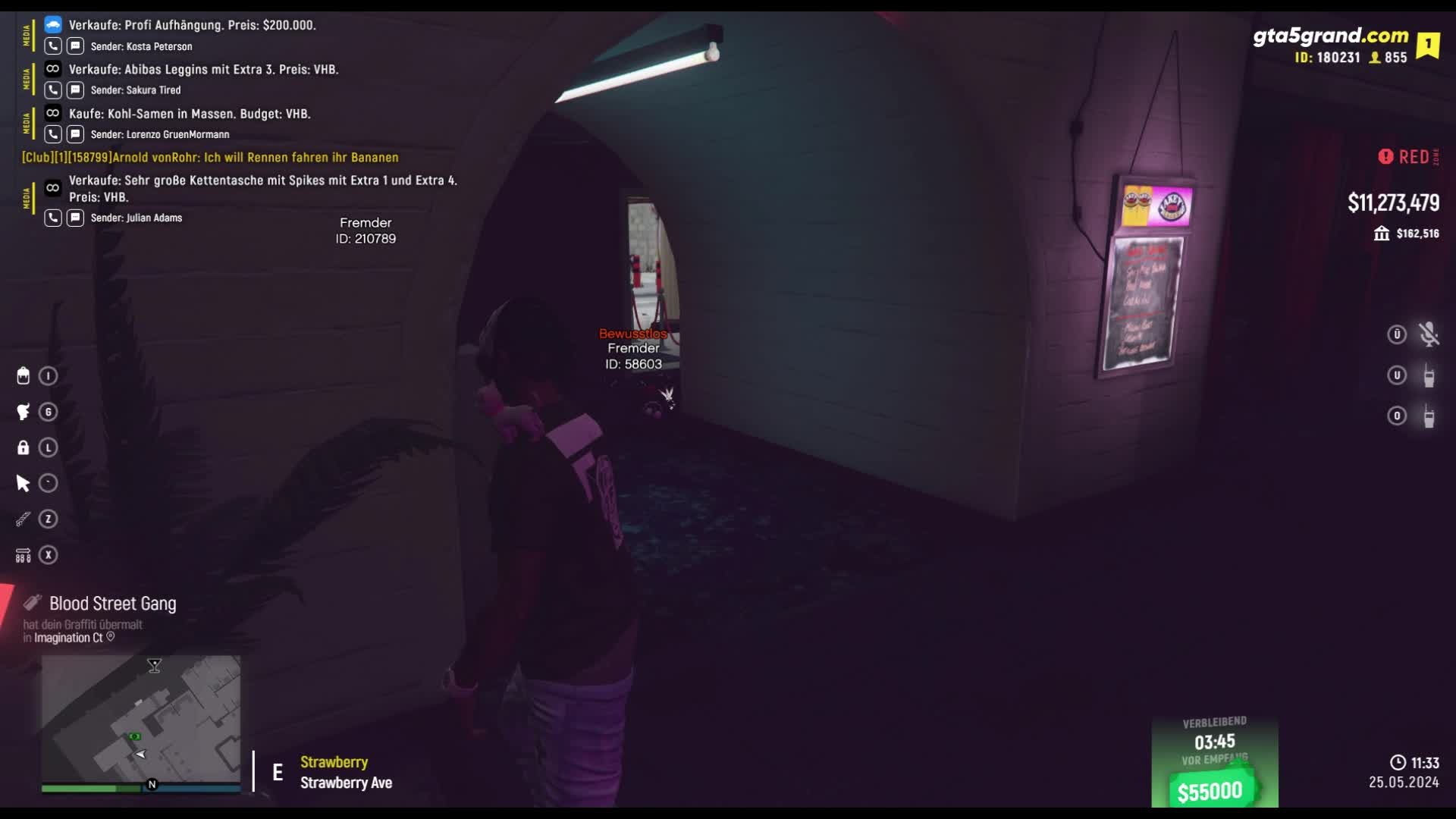The height and width of the screenshot is (819, 1456).
Task: Toggle the muted microphone icon
Action: [1429, 334]
